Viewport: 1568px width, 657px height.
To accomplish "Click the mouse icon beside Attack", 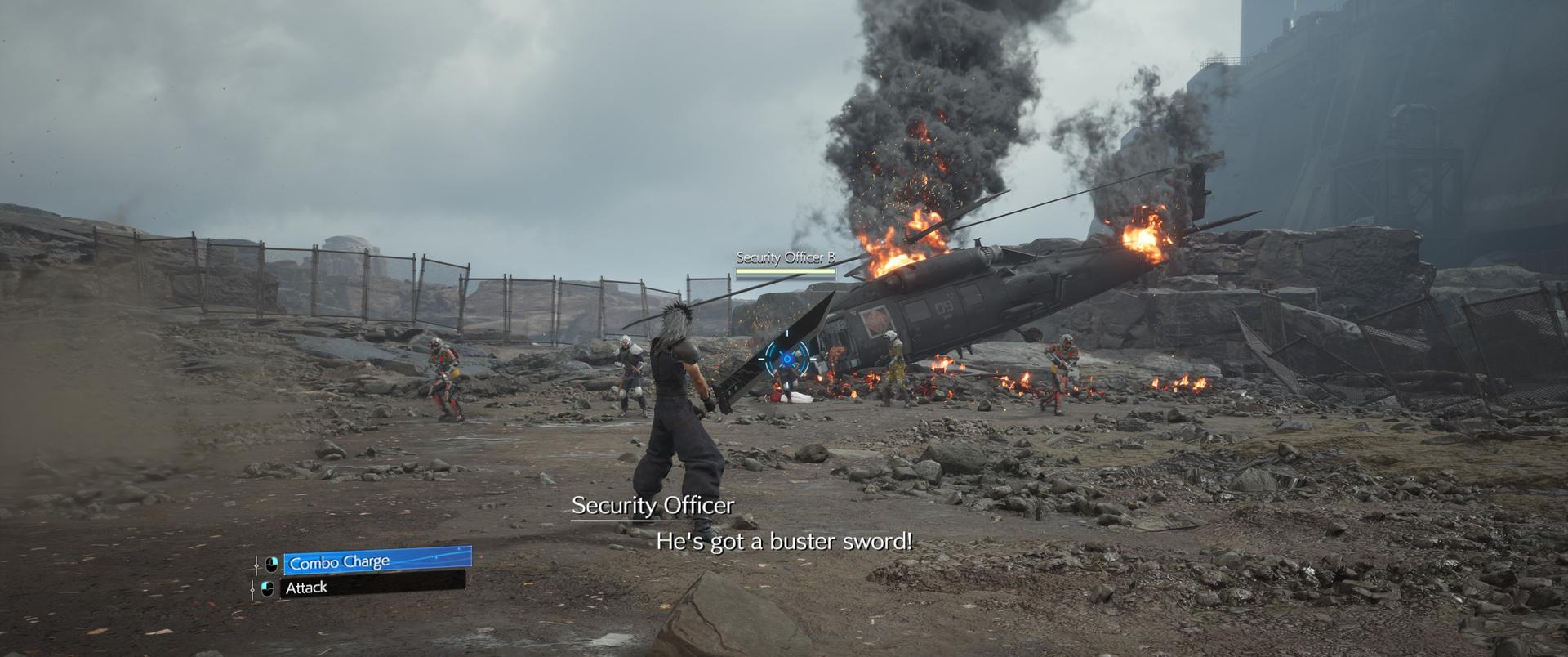I will tap(267, 587).
